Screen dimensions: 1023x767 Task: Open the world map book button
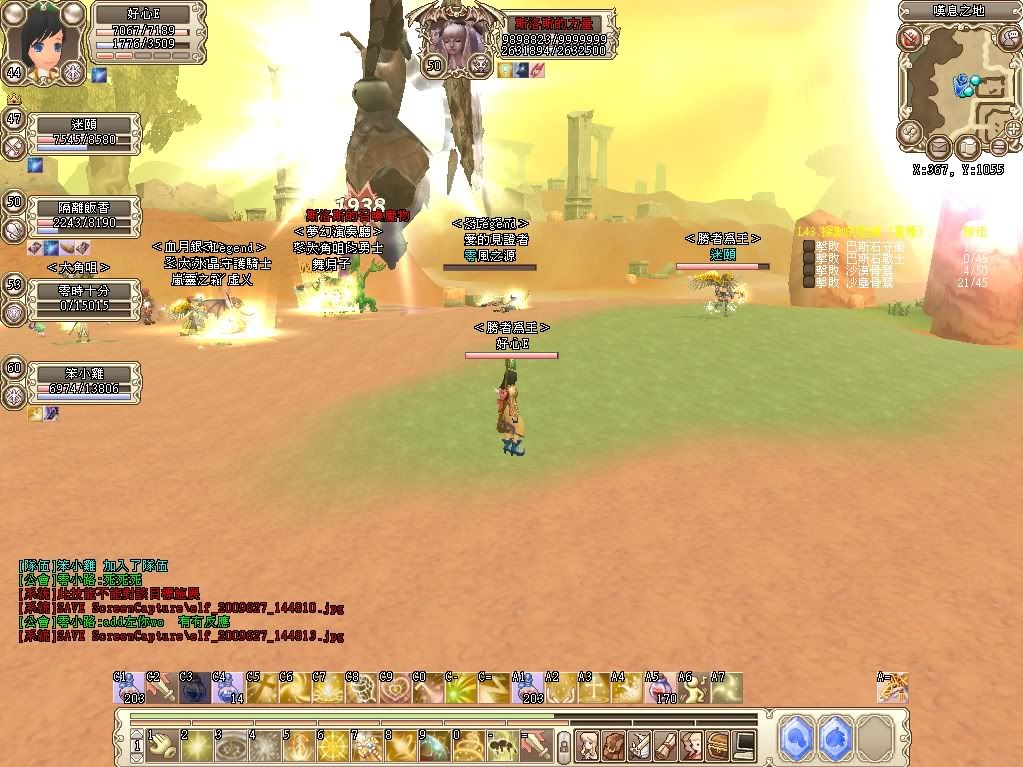click(967, 148)
